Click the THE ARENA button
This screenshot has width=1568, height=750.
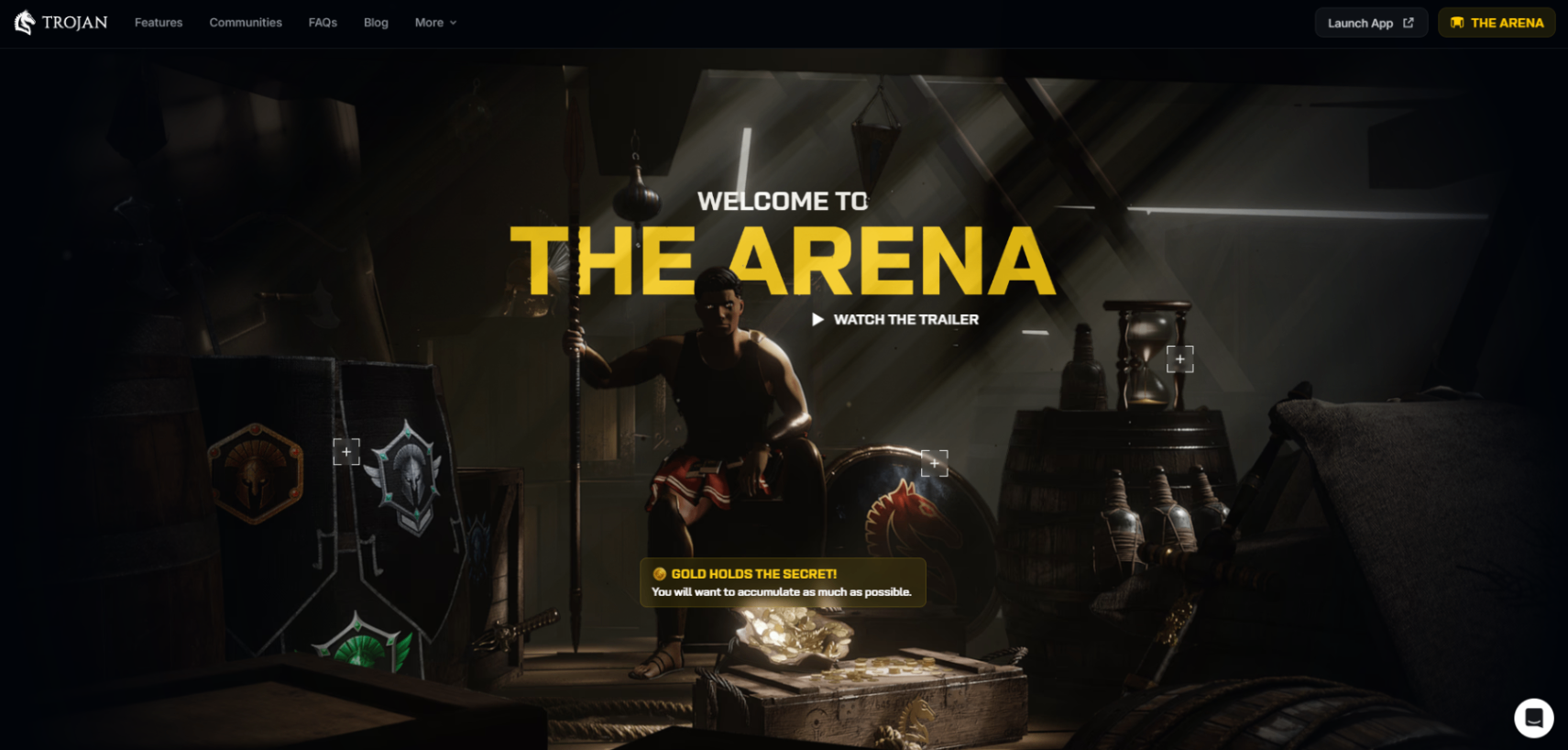click(1496, 22)
